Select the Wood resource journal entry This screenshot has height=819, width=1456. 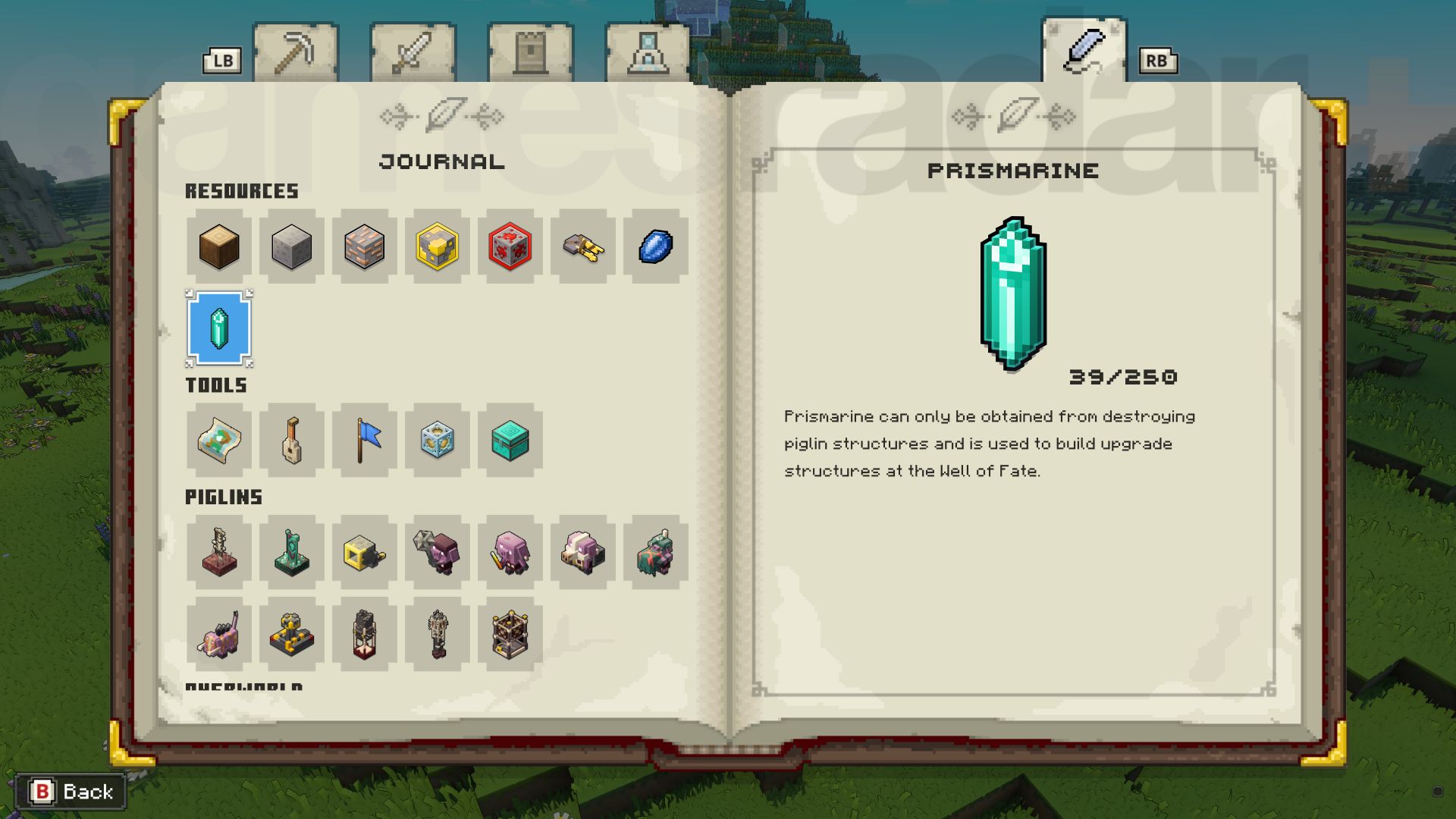[x=218, y=248]
